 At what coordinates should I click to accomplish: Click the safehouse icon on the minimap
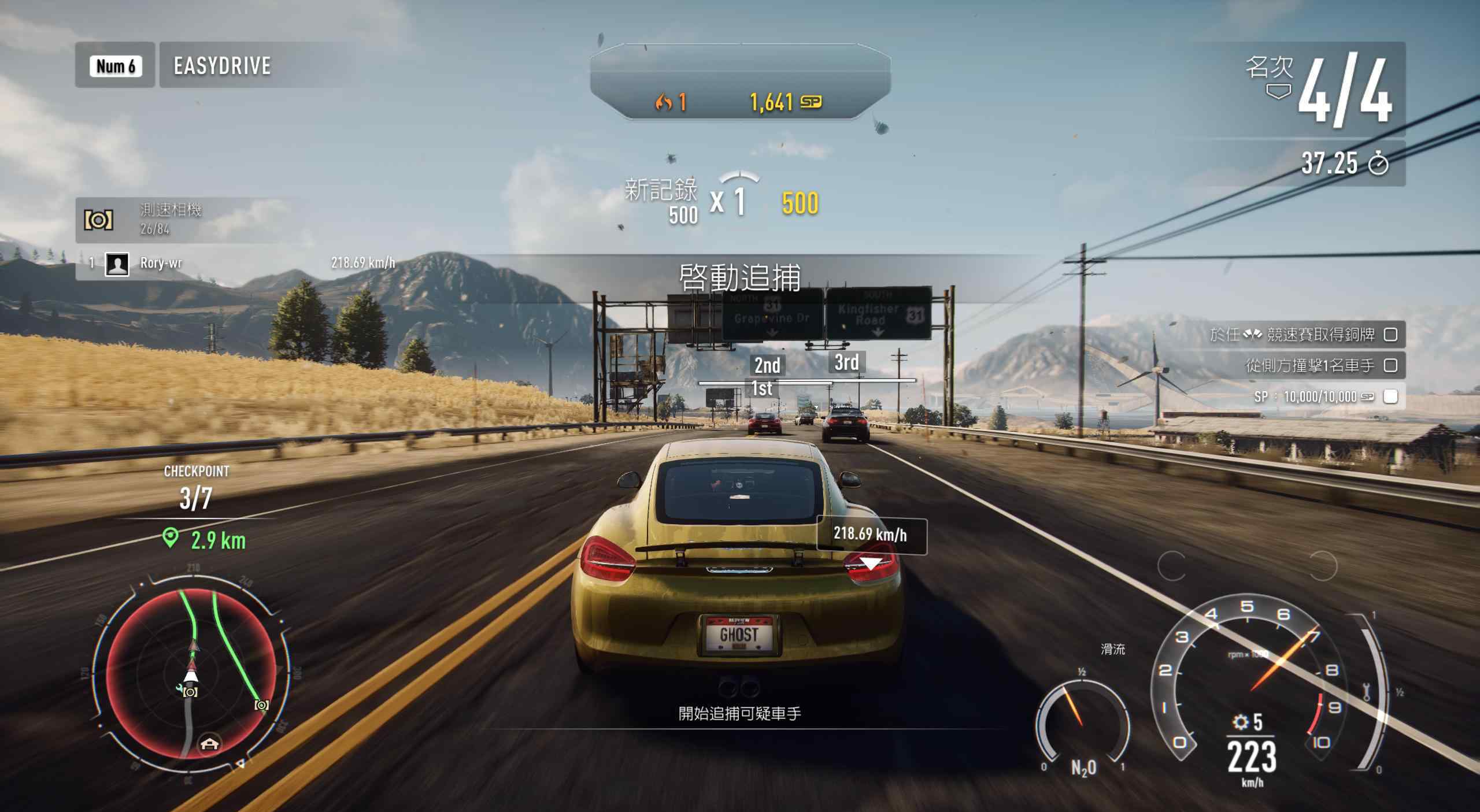coord(209,743)
